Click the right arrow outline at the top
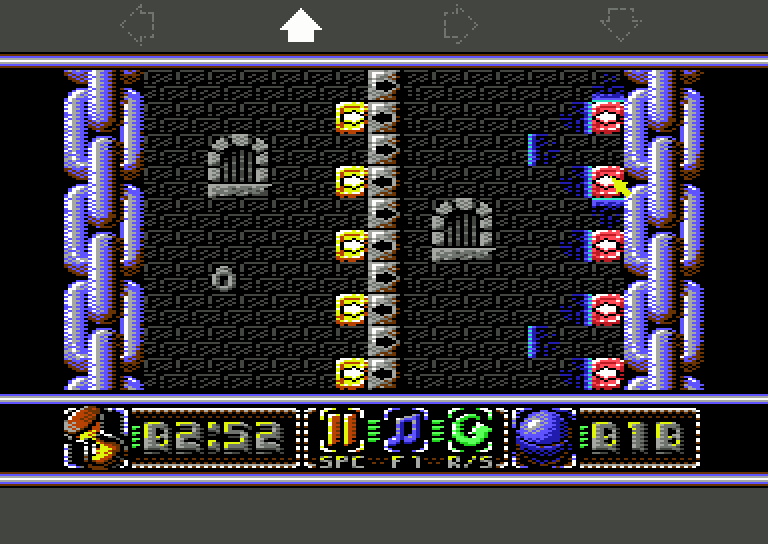 (x=460, y=25)
